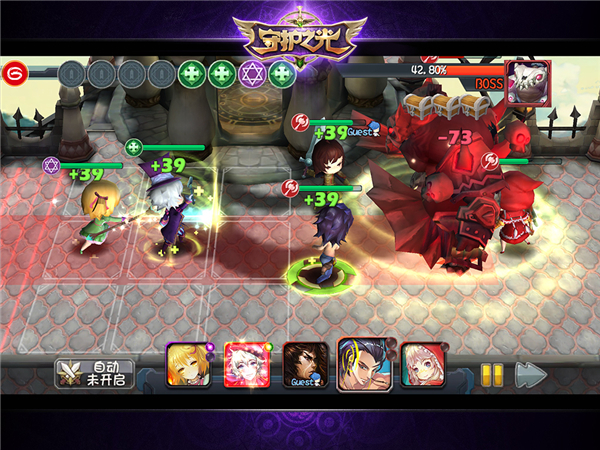Toggle the auto-battle button
Viewport: 600px width, 450px height.
(95, 373)
